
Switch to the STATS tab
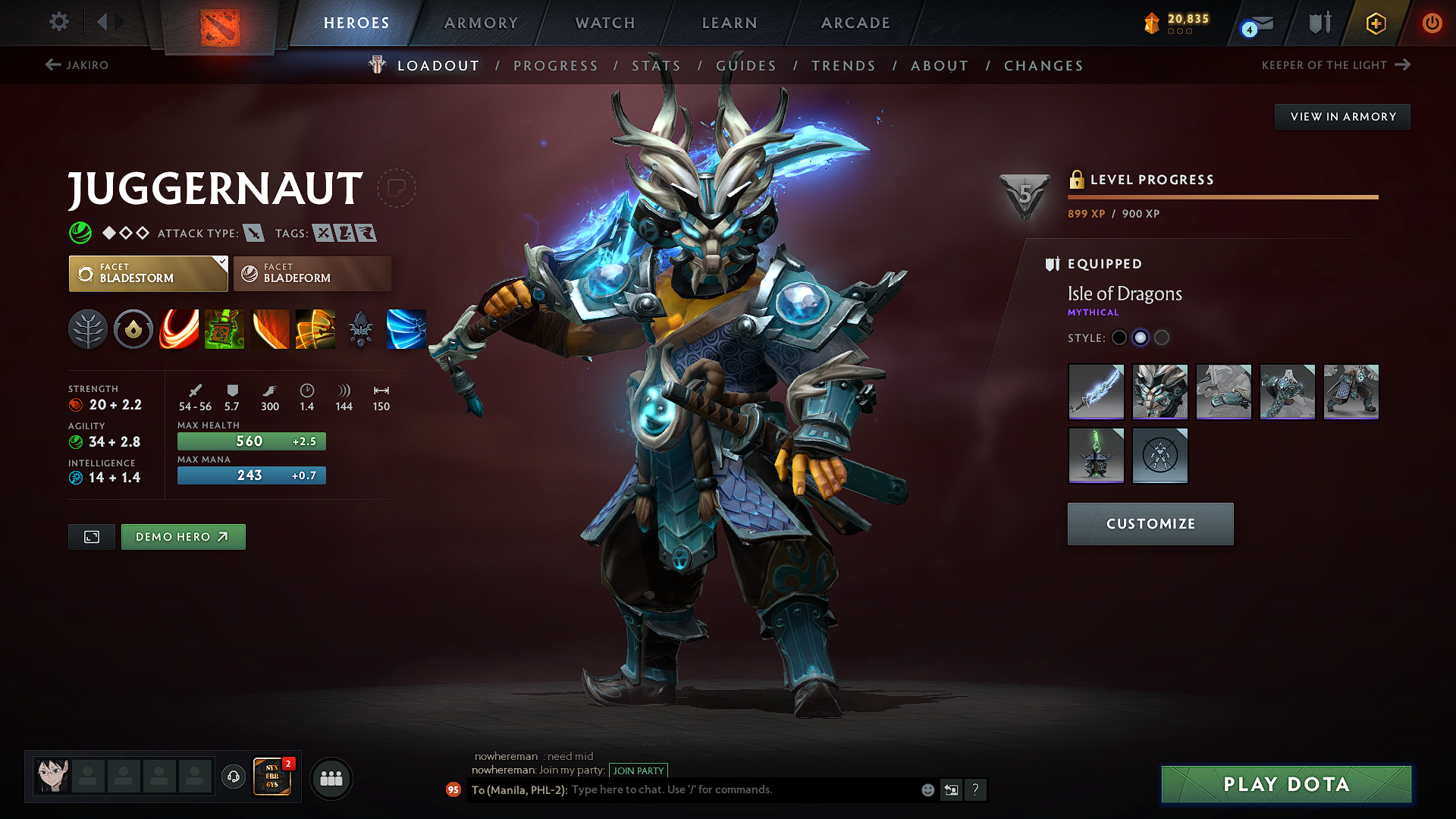click(657, 65)
